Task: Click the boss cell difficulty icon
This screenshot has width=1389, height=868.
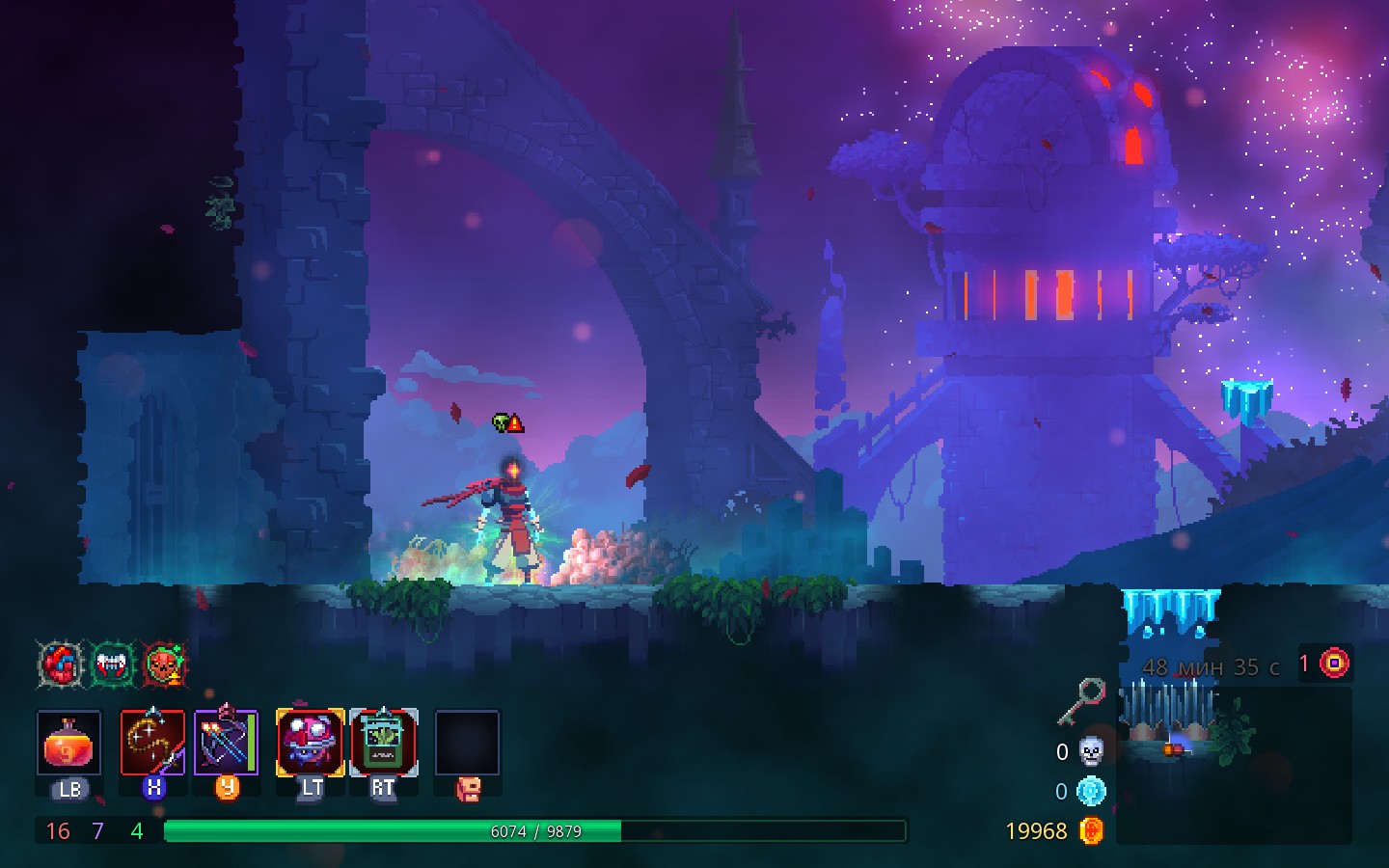Action: coord(1334,664)
